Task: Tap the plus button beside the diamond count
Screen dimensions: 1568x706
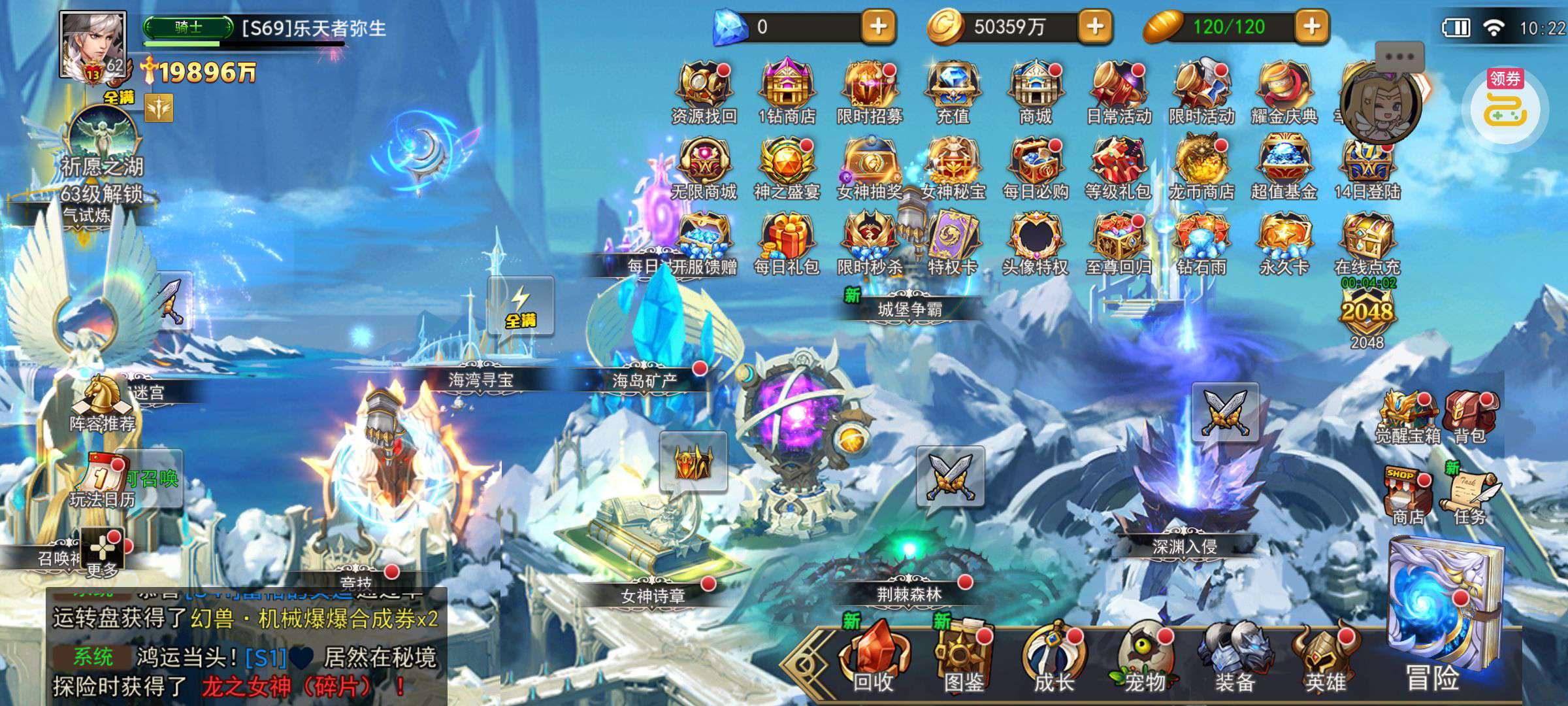Action: pyautogui.click(x=879, y=27)
